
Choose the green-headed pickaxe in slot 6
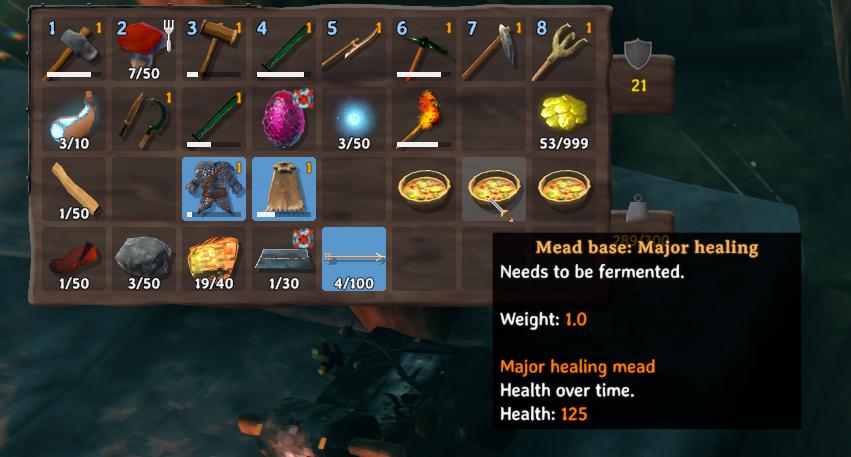[x=424, y=49]
